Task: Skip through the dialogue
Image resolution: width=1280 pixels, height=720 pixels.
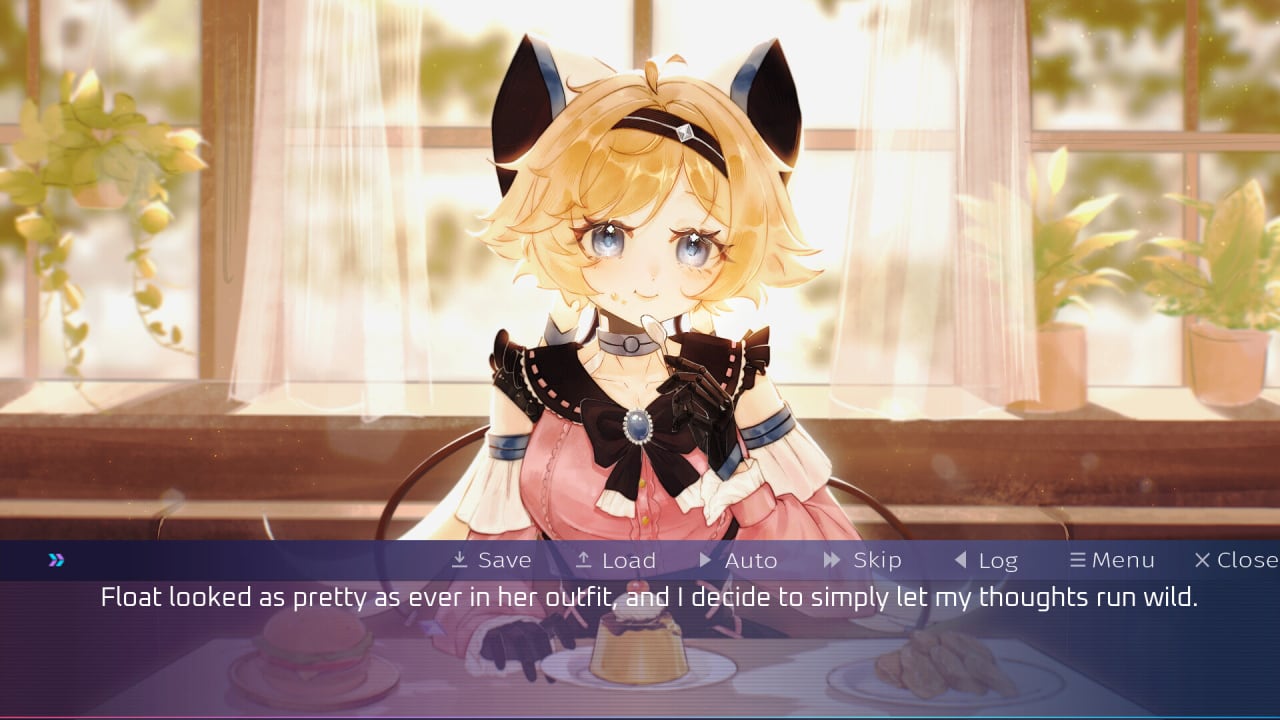Action: 862,560
